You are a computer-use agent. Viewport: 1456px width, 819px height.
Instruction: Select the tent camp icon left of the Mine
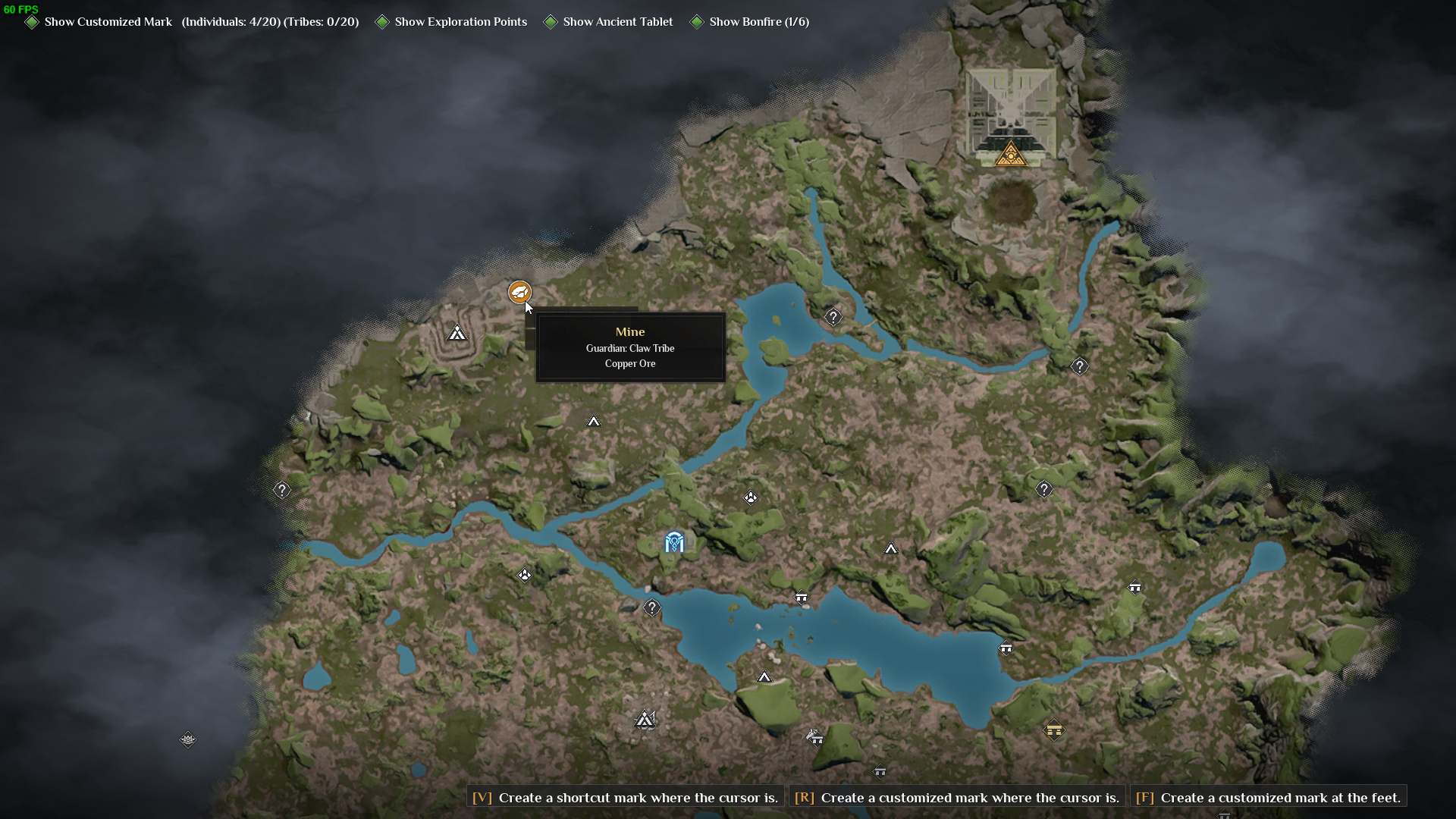[457, 332]
